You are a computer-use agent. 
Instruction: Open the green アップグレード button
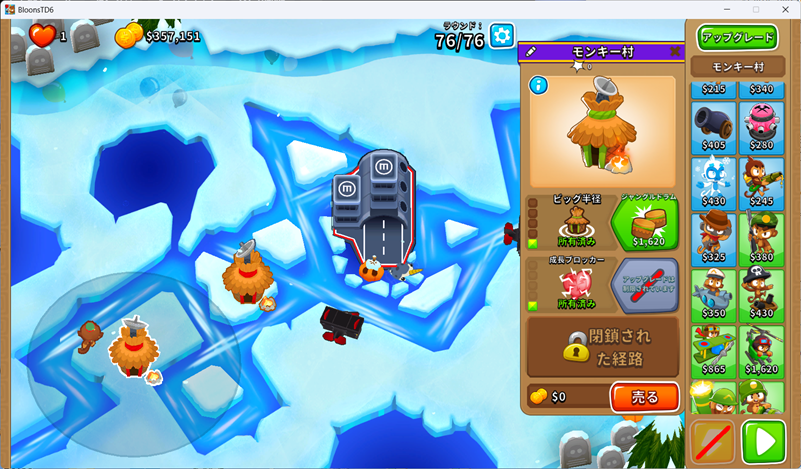(738, 38)
